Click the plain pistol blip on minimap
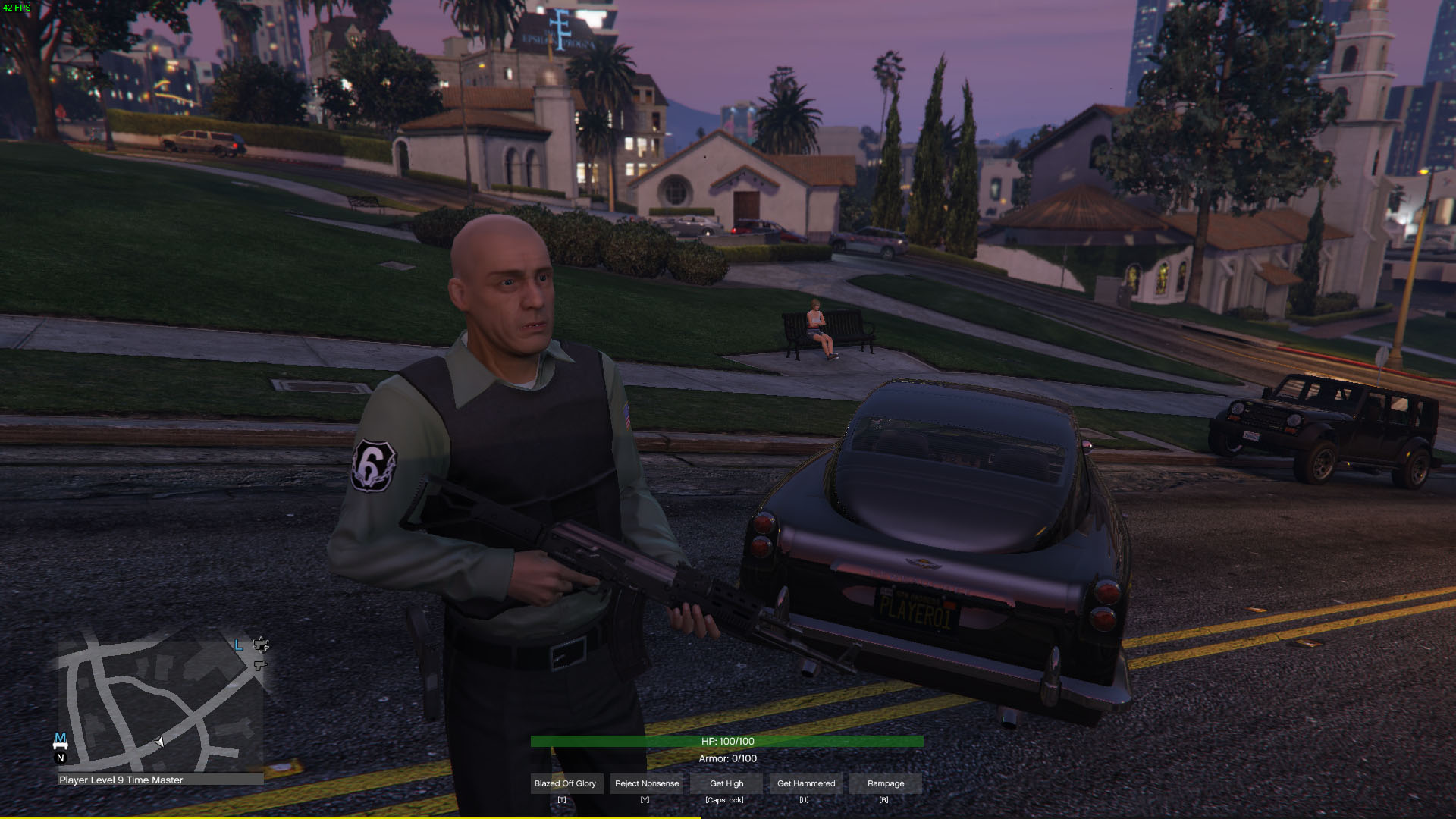The image size is (1456, 819). pyautogui.click(x=260, y=665)
